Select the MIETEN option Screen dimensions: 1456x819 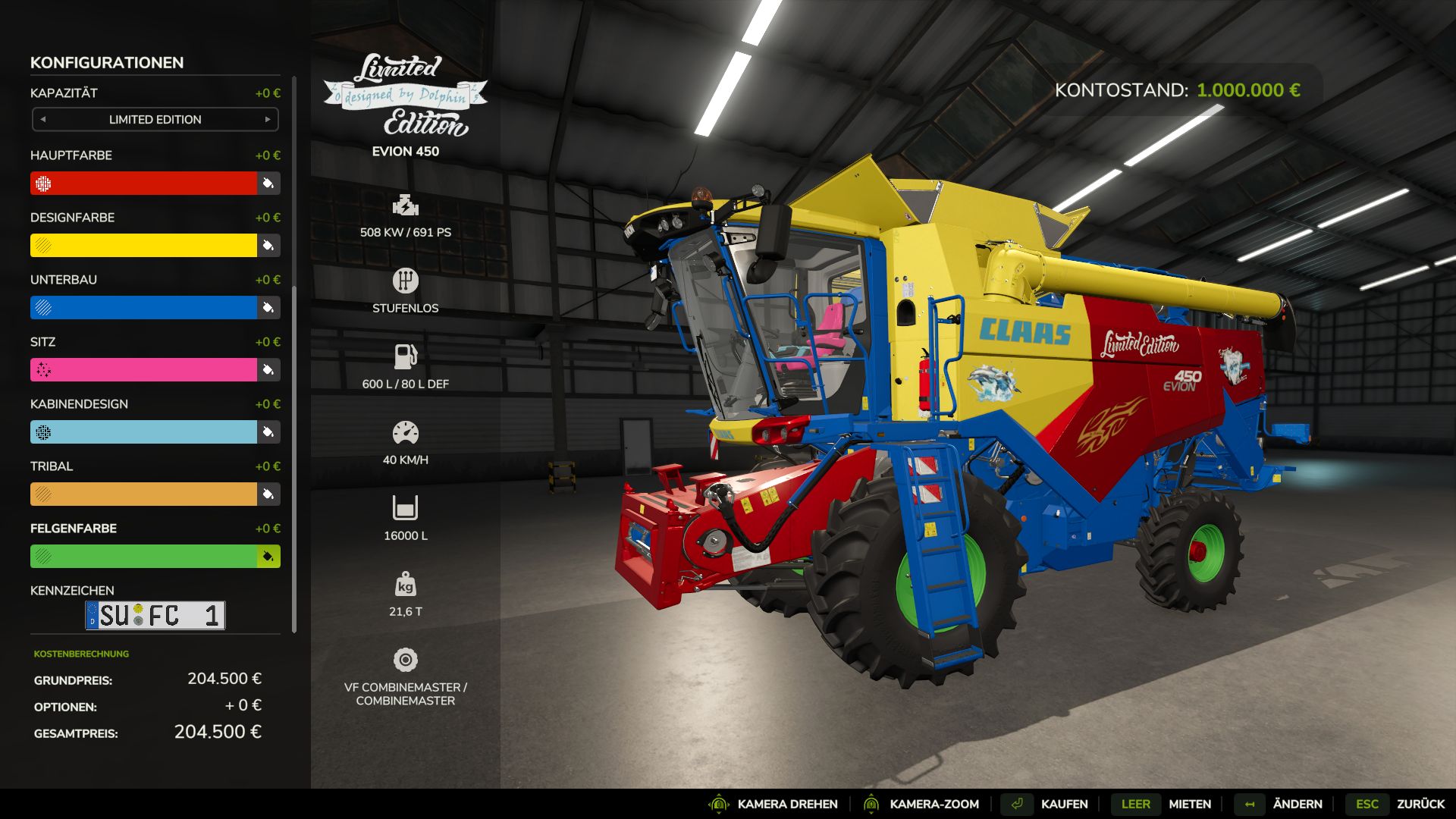(x=1189, y=804)
